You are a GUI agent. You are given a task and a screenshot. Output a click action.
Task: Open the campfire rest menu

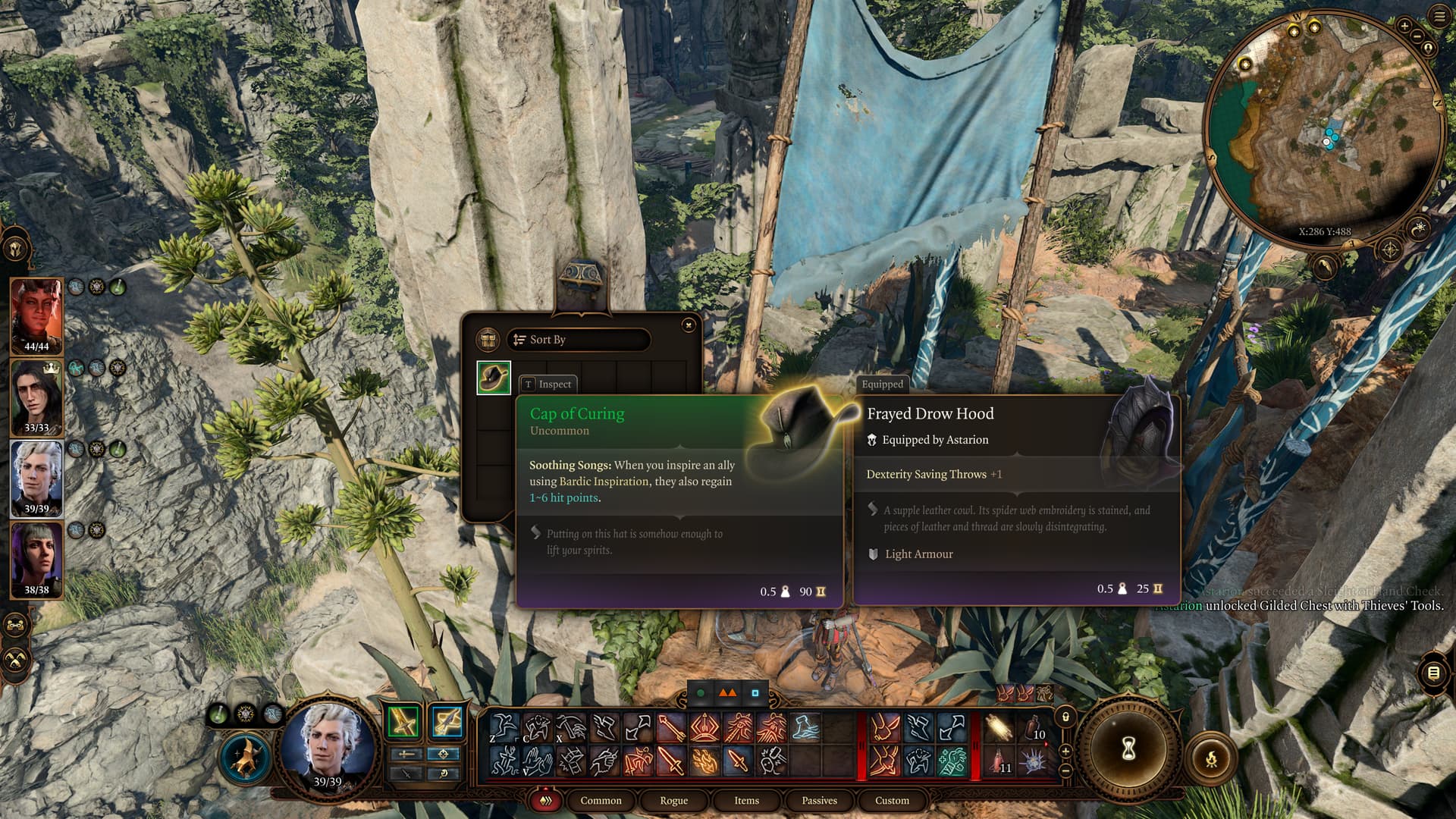pos(1211,758)
